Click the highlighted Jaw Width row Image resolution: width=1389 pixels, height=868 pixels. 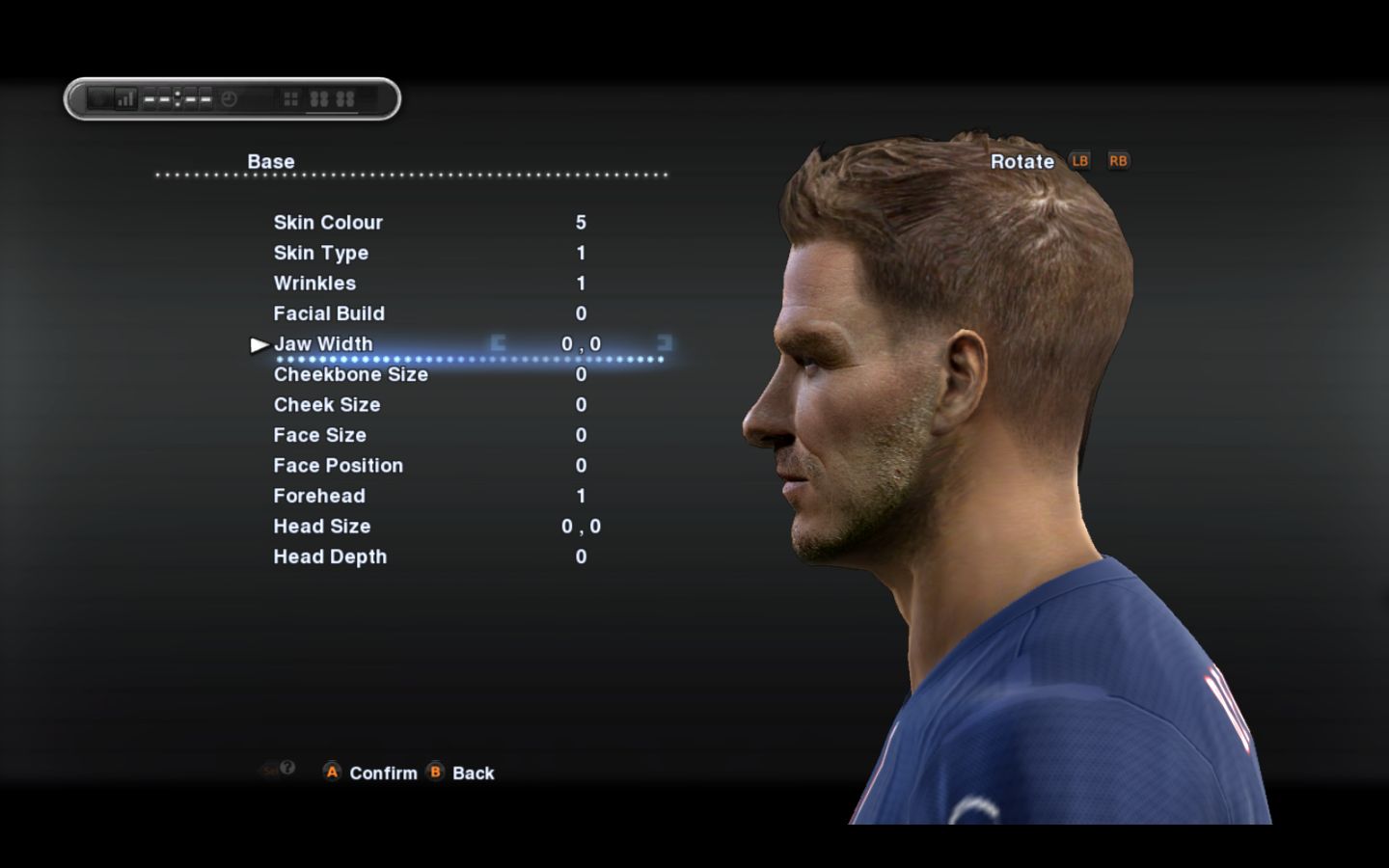pos(323,344)
